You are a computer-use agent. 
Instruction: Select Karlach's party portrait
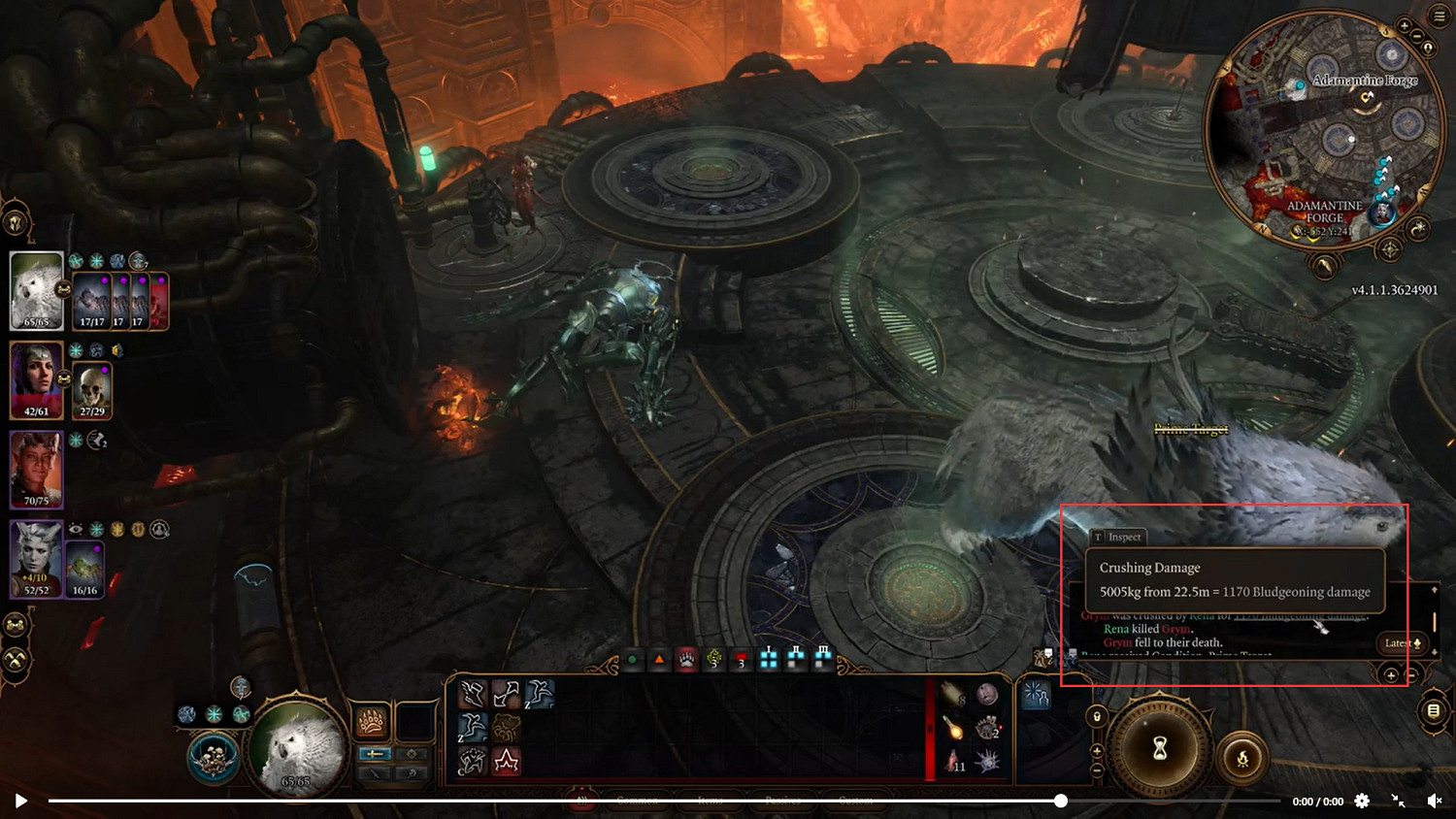click(37, 470)
